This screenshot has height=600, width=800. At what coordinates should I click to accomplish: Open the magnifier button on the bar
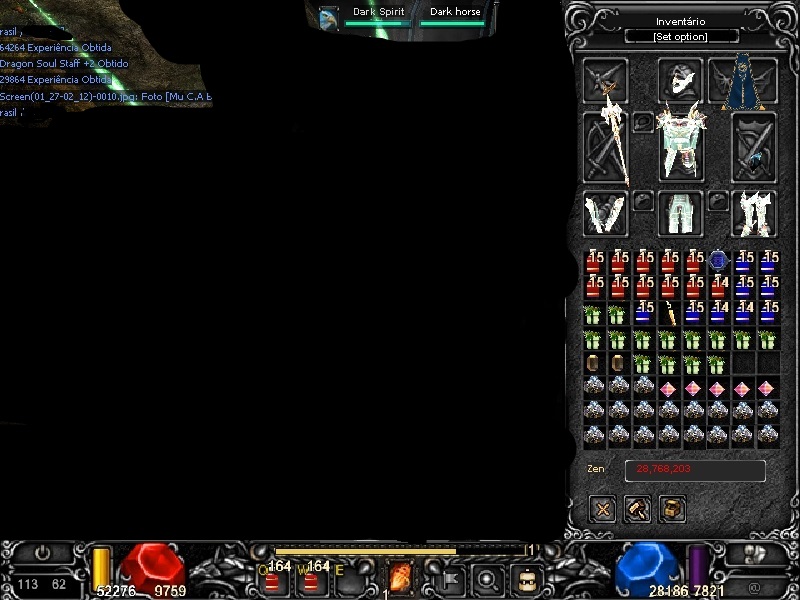coord(487,578)
